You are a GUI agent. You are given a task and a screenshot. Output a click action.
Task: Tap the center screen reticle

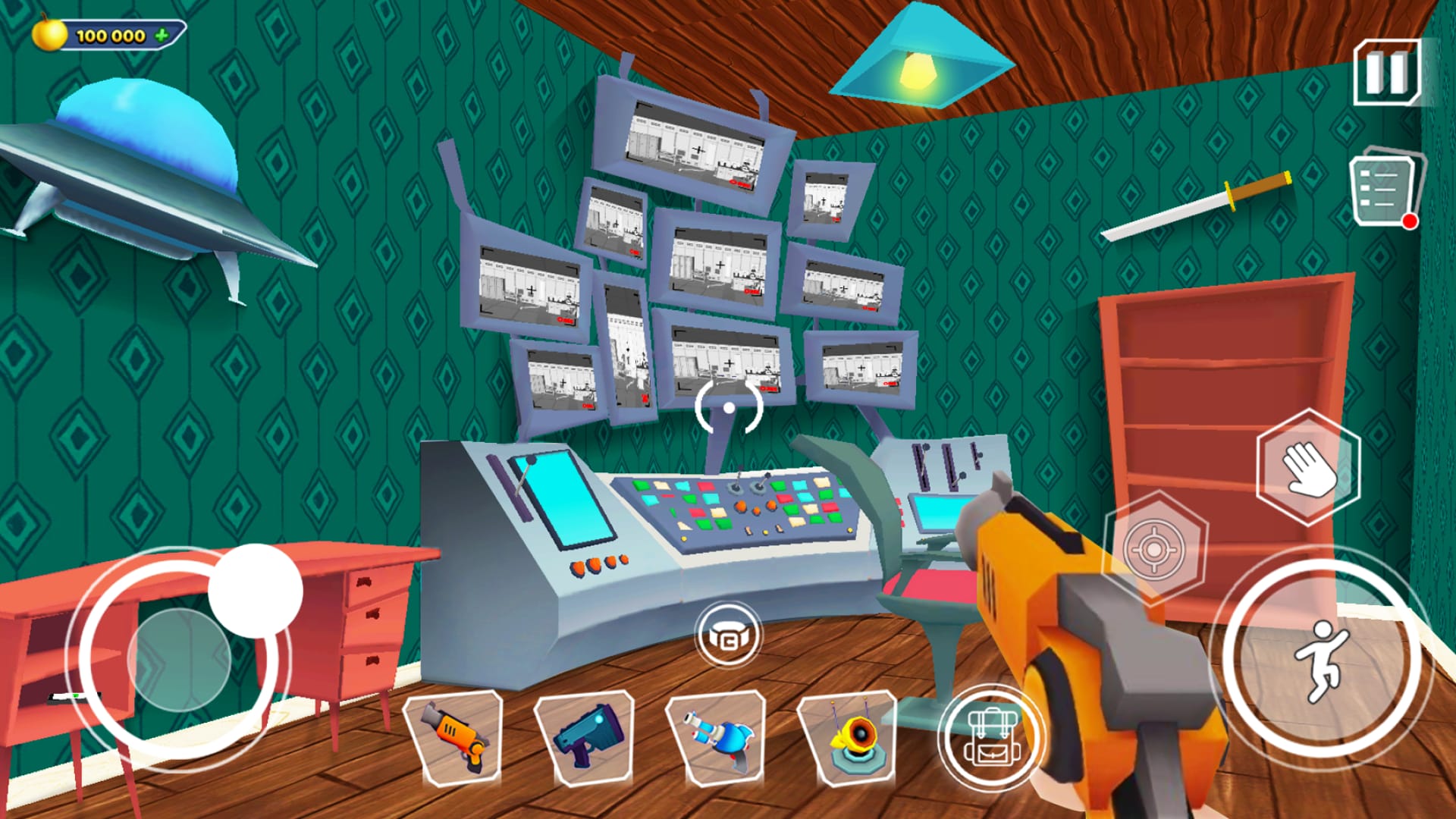730,408
